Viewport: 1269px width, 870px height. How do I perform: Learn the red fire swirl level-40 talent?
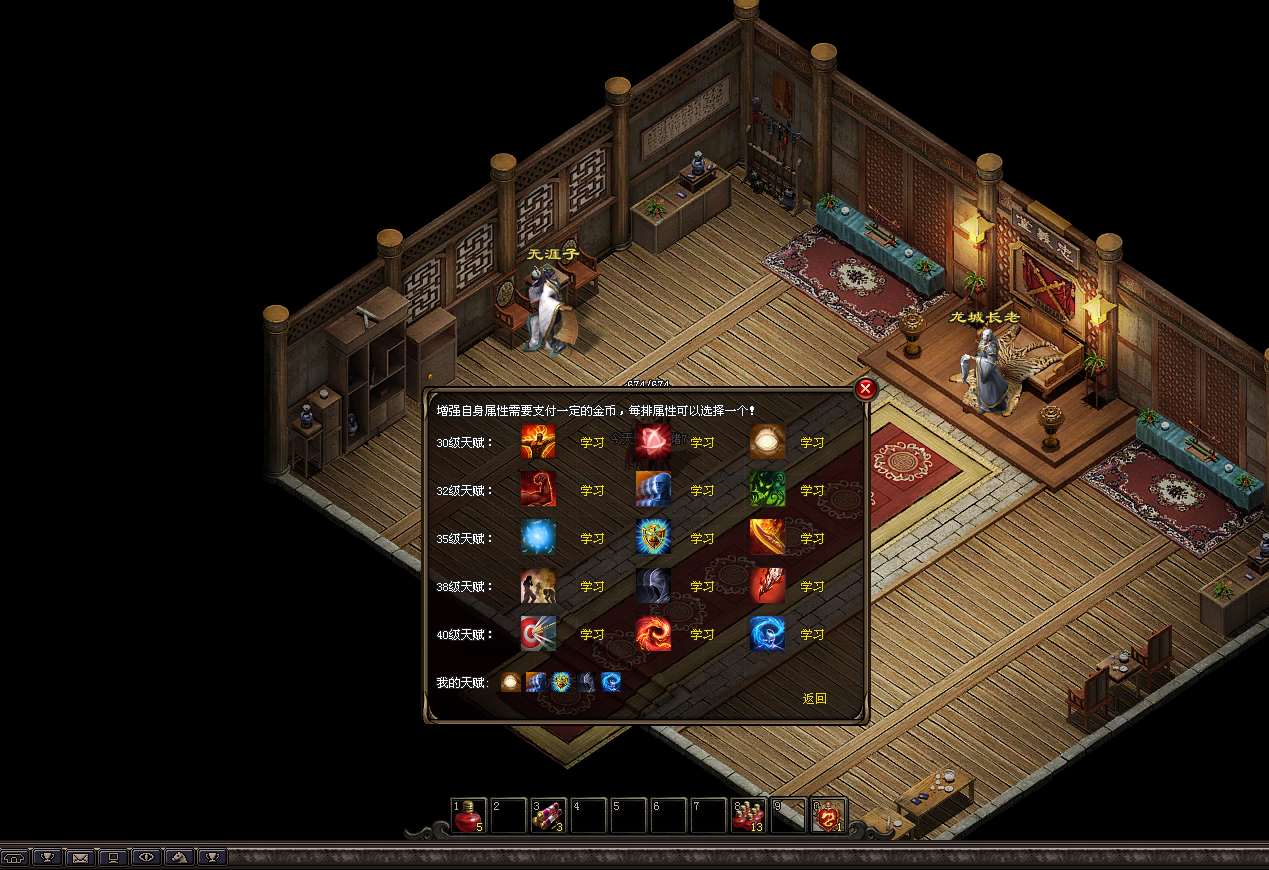[702, 634]
